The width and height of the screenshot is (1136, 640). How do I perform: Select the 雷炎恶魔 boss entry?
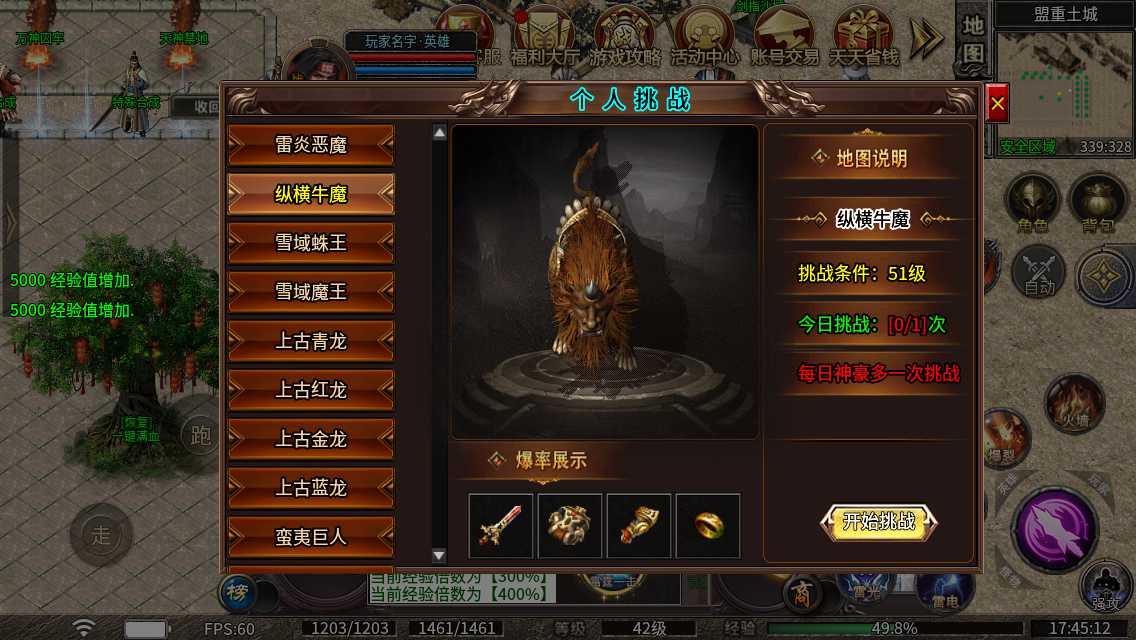[311, 145]
